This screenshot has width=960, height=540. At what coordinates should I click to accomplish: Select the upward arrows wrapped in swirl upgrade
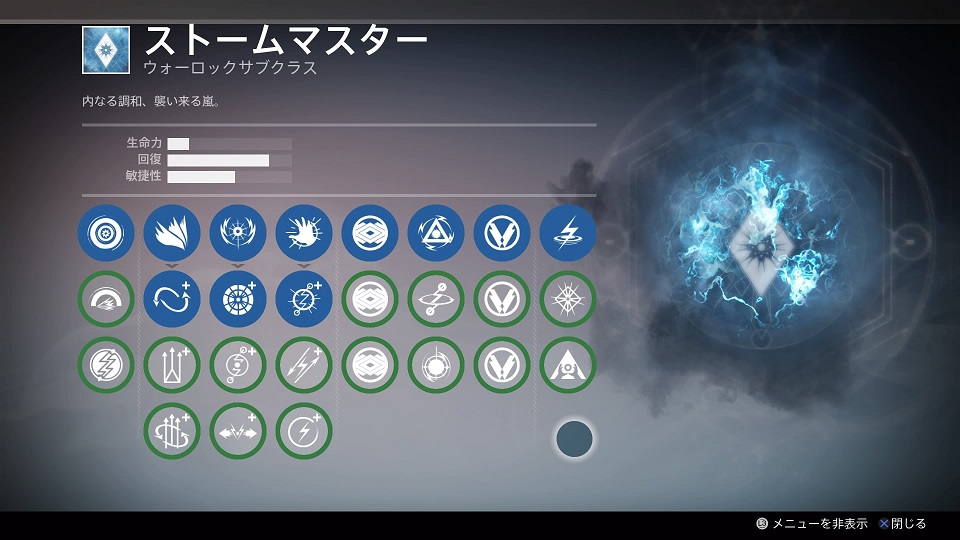[172, 431]
